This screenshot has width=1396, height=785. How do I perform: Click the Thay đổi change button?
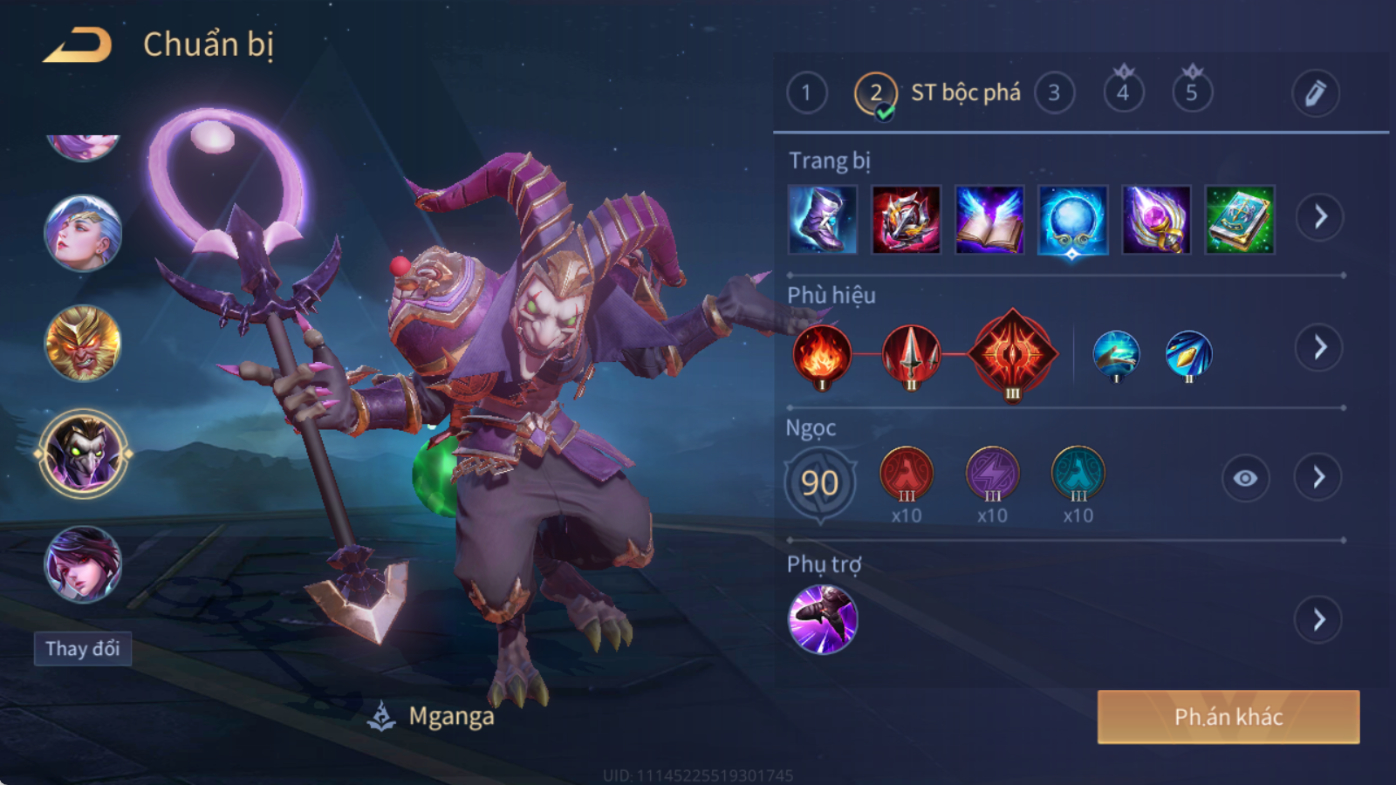coord(83,649)
